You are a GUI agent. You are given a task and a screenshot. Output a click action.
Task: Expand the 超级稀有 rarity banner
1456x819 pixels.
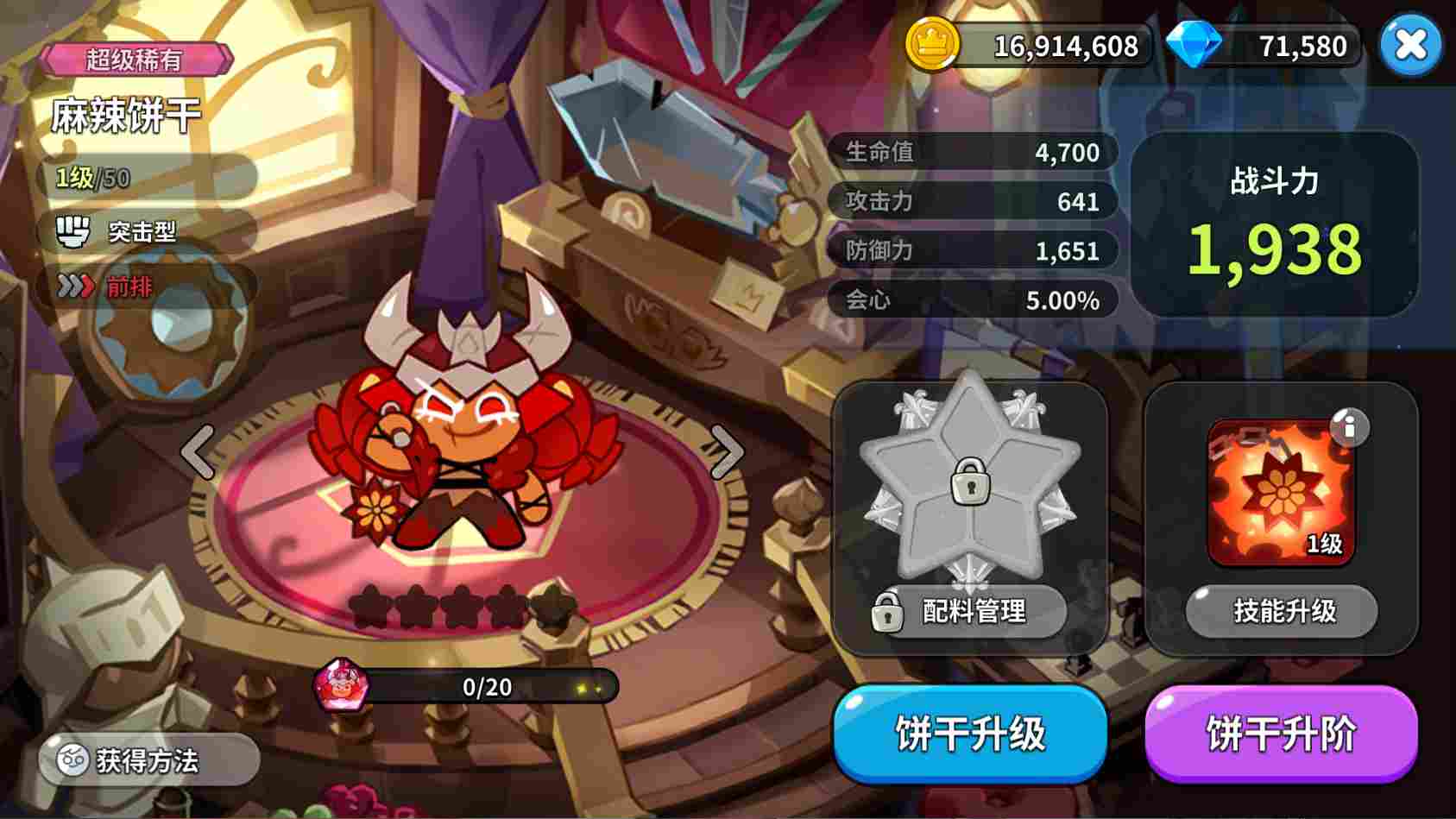coord(138,59)
